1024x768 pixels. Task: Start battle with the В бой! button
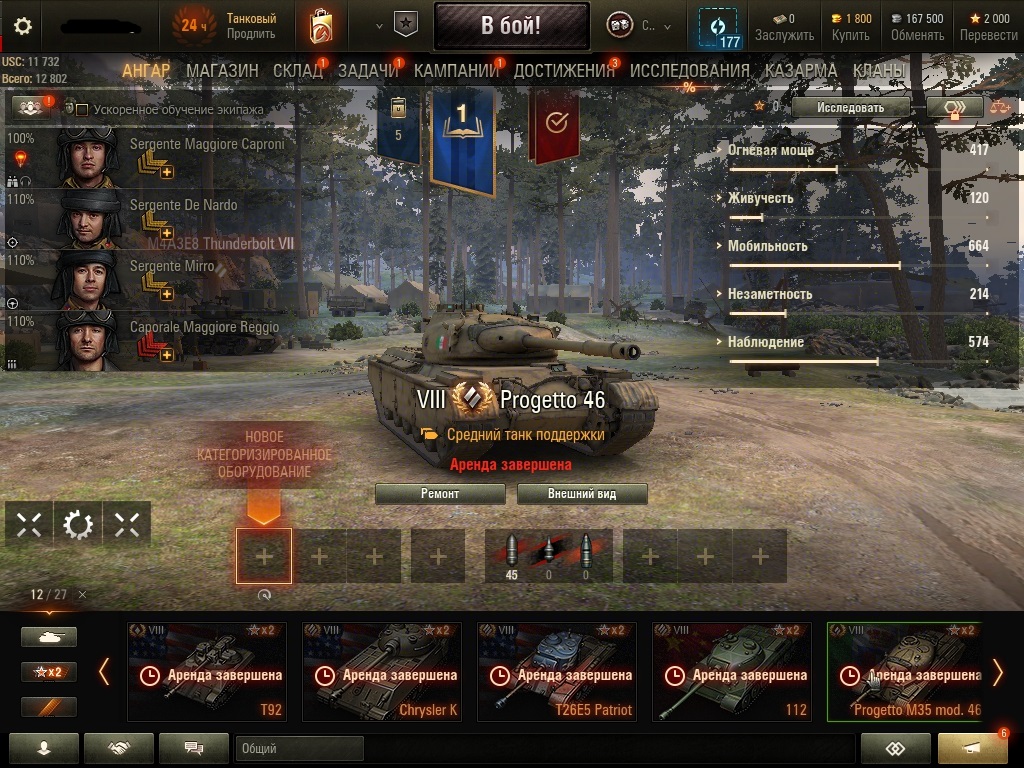click(511, 26)
